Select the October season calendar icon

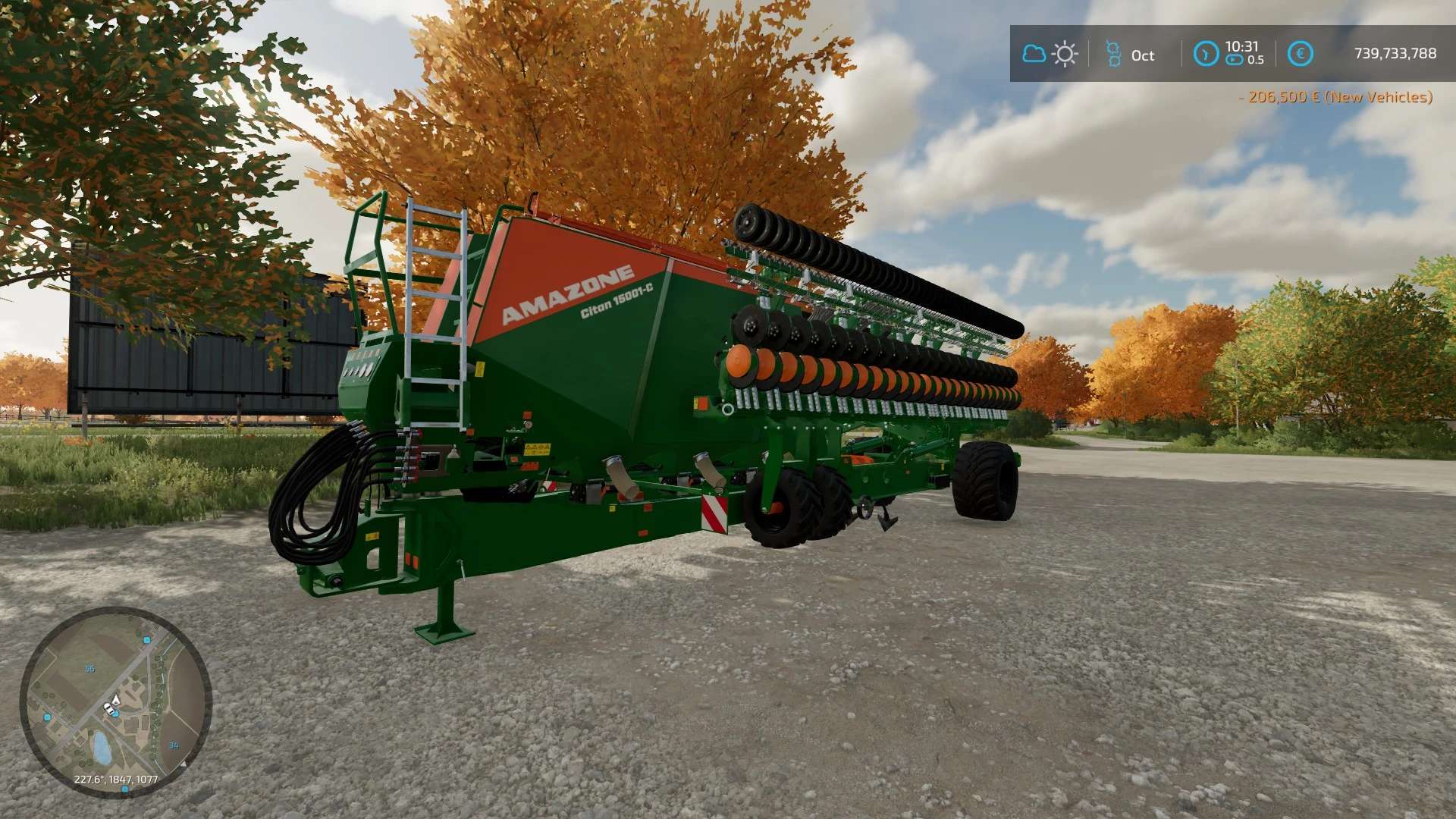click(x=1113, y=54)
